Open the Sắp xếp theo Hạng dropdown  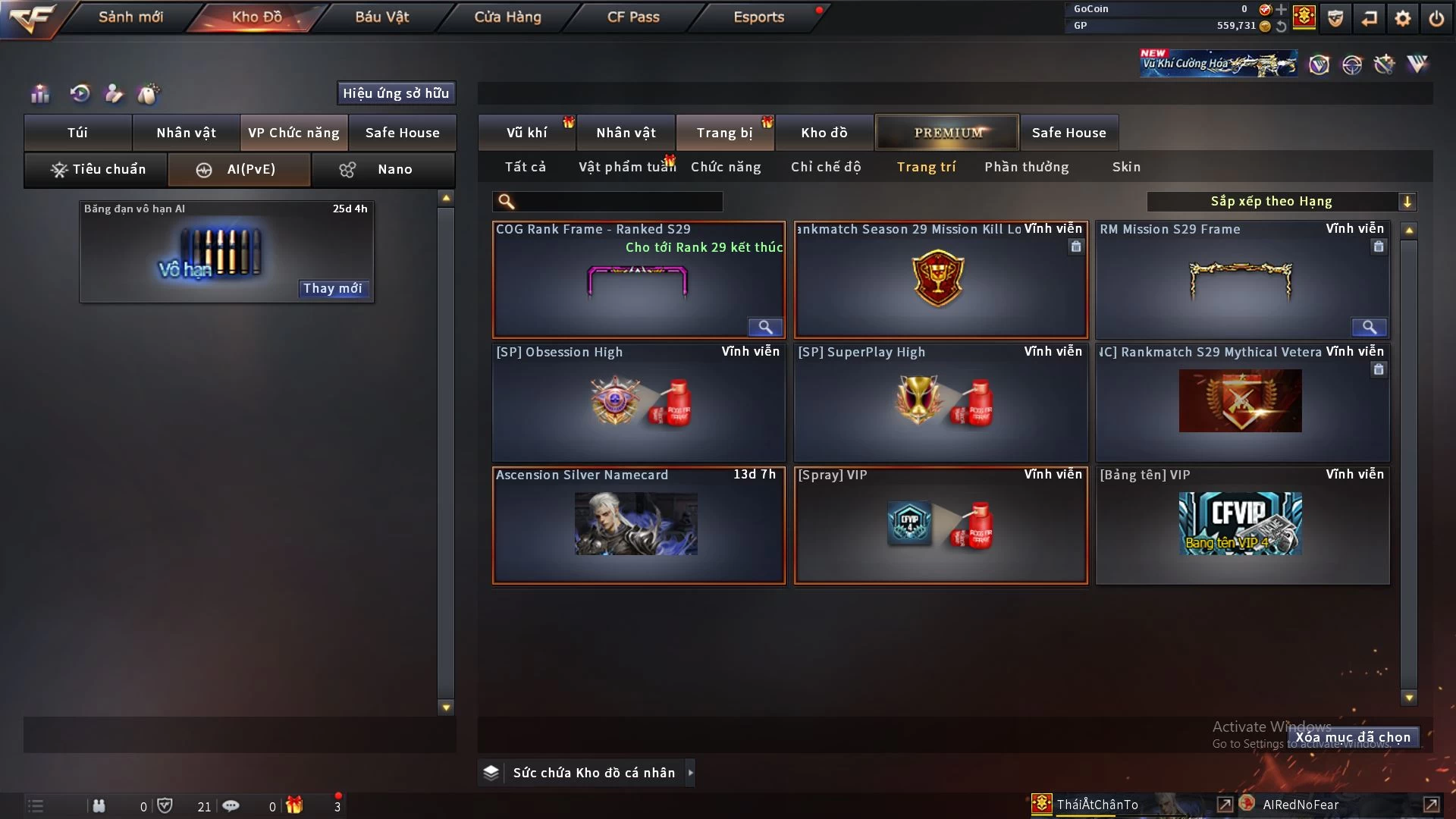(1281, 201)
